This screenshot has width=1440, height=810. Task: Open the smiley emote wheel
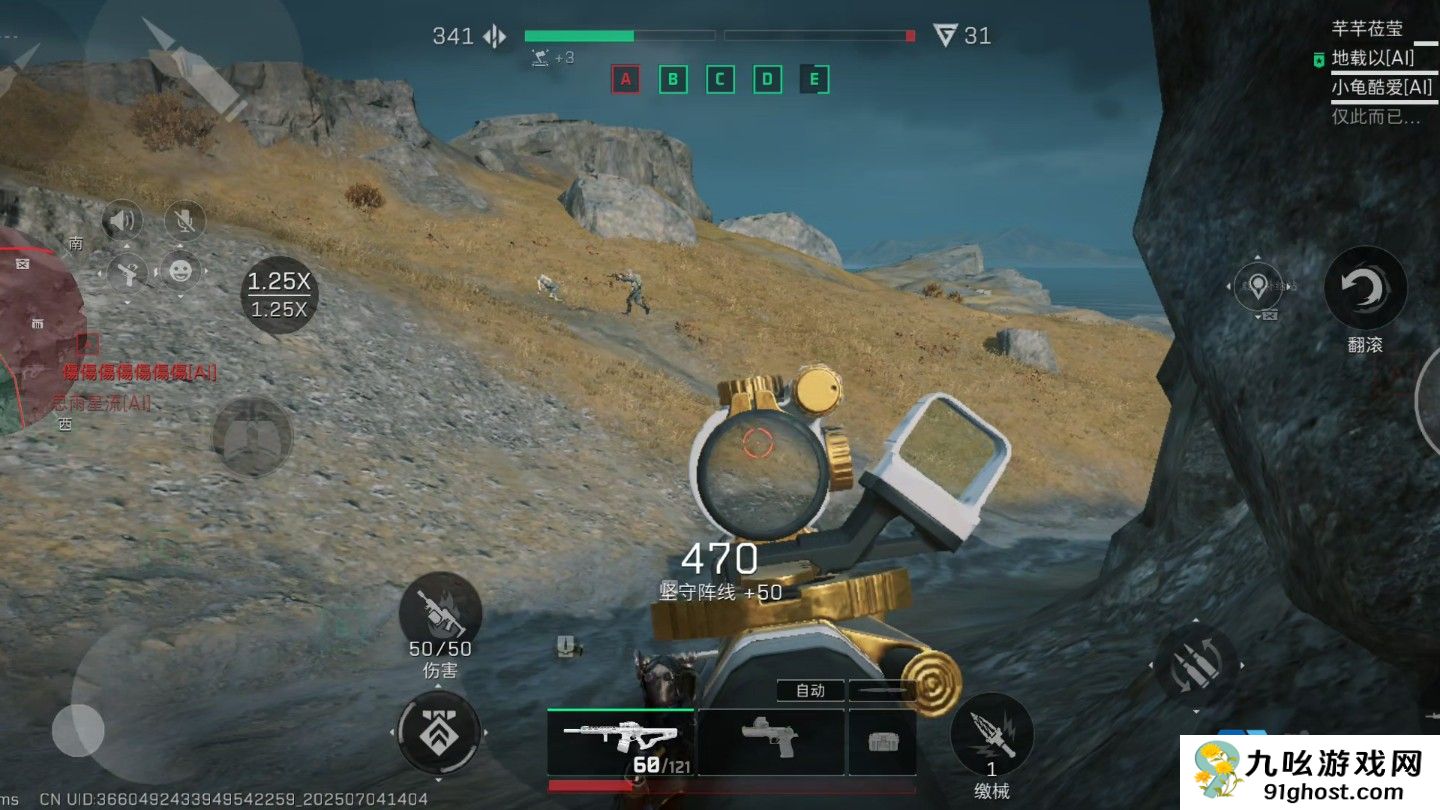point(181,270)
